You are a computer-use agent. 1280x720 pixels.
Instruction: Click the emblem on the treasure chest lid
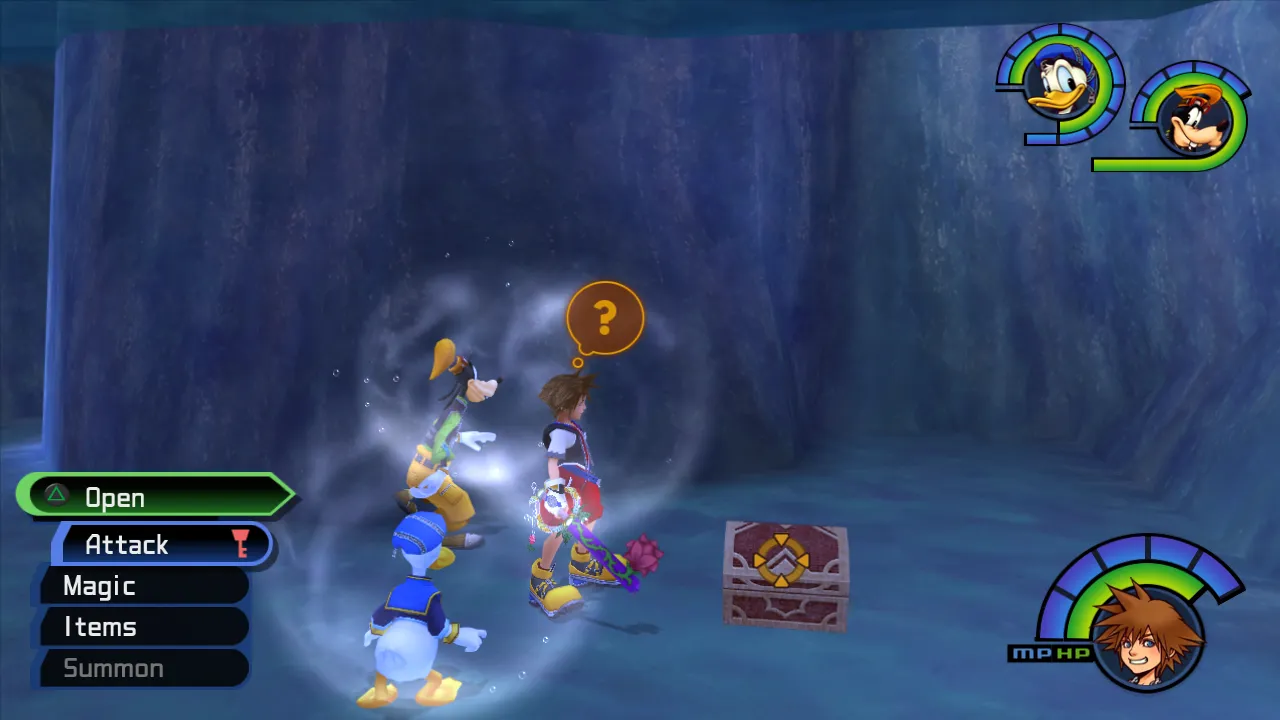[782, 562]
